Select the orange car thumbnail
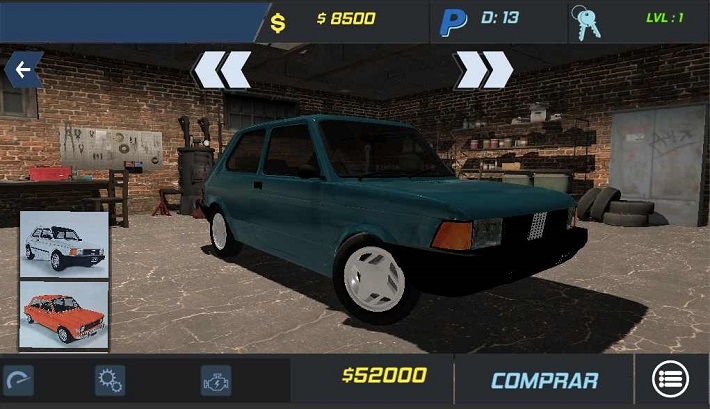 tap(64, 314)
